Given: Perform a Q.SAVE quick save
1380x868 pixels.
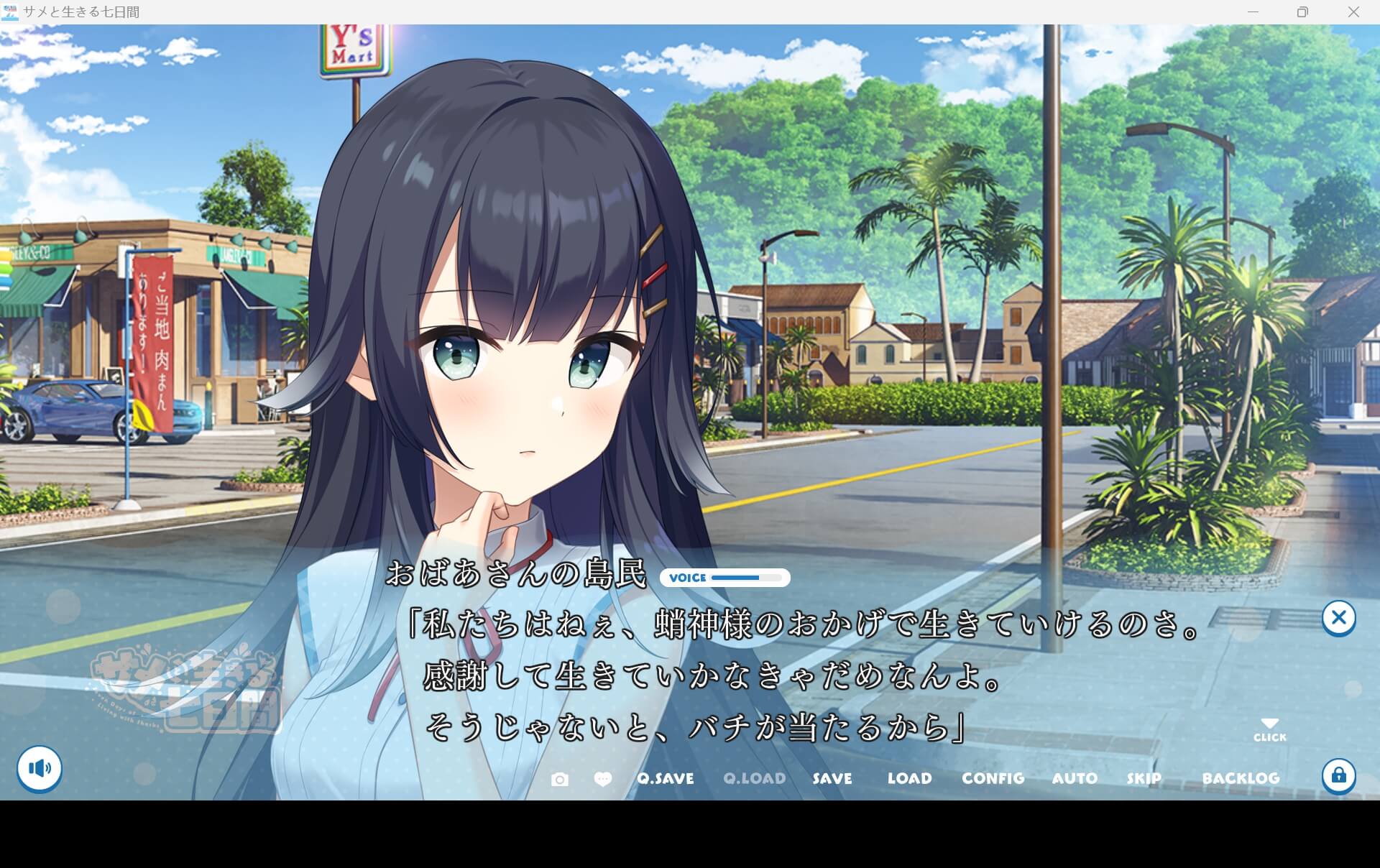Looking at the screenshot, I should point(665,778).
